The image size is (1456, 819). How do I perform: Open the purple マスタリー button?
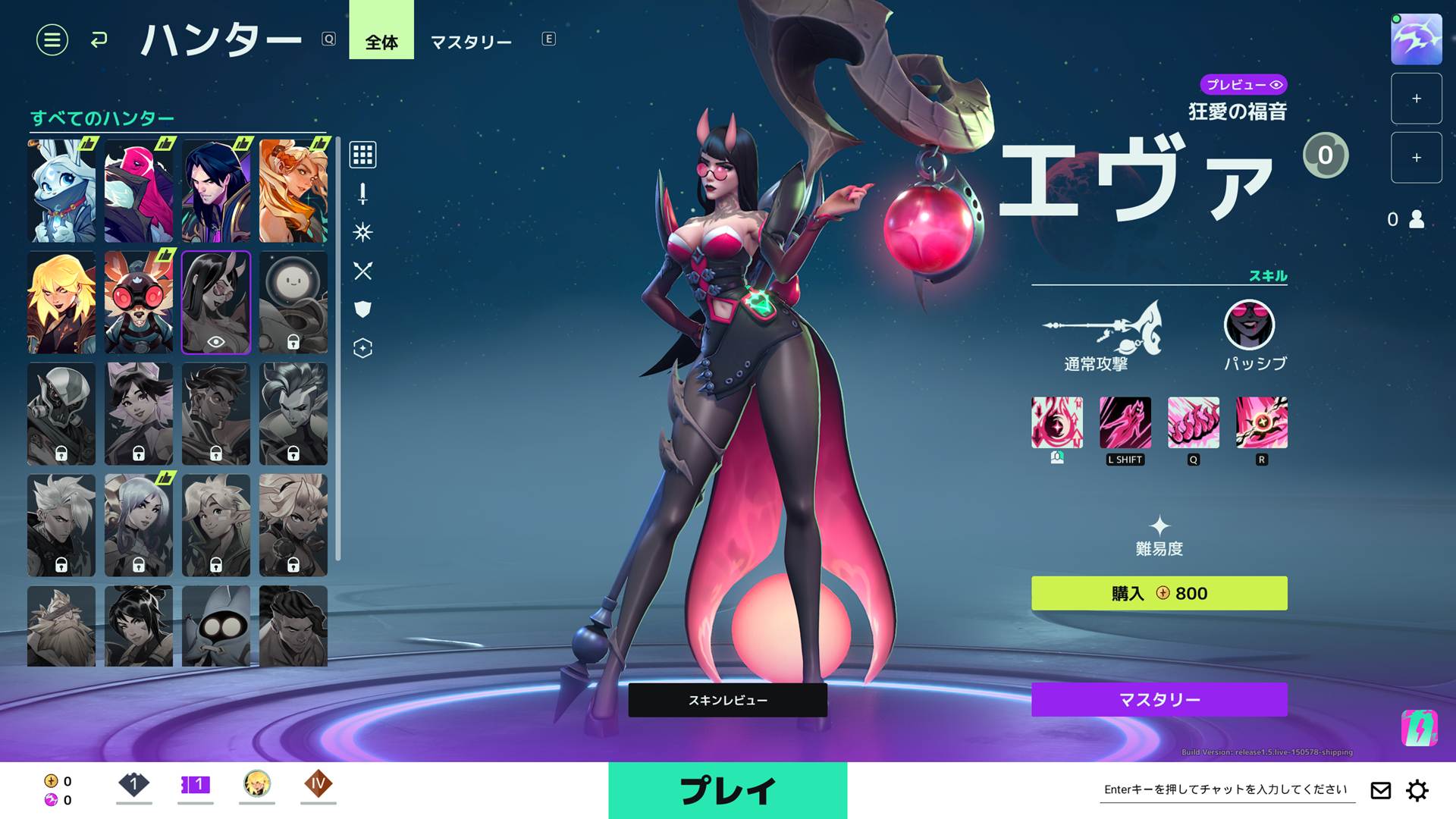coord(1159,699)
